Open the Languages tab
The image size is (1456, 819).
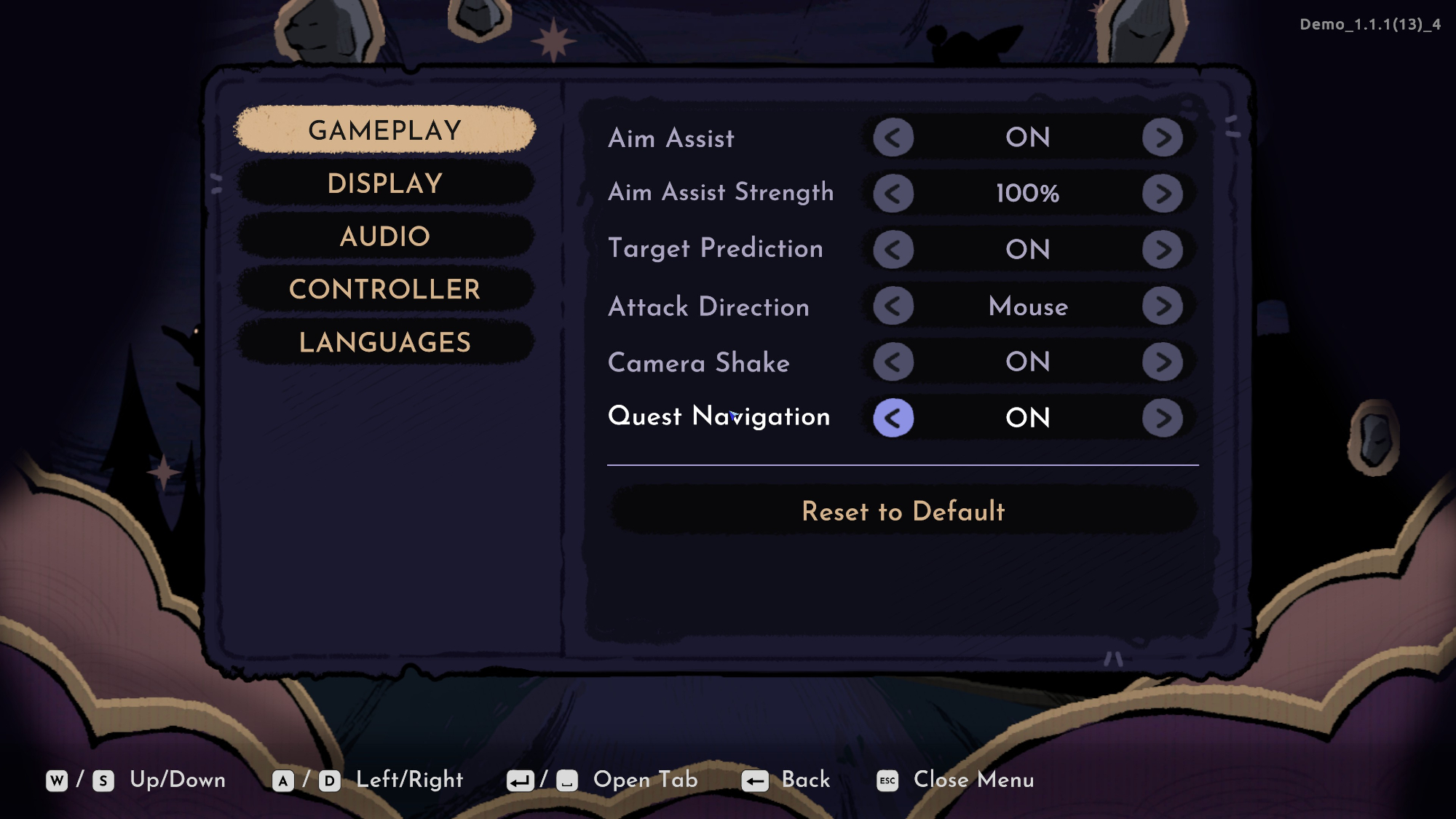tap(385, 342)
